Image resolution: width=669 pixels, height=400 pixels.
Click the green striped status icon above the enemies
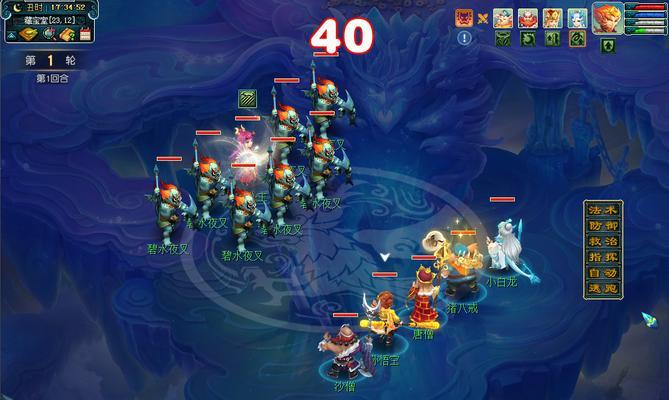[247, 98]
